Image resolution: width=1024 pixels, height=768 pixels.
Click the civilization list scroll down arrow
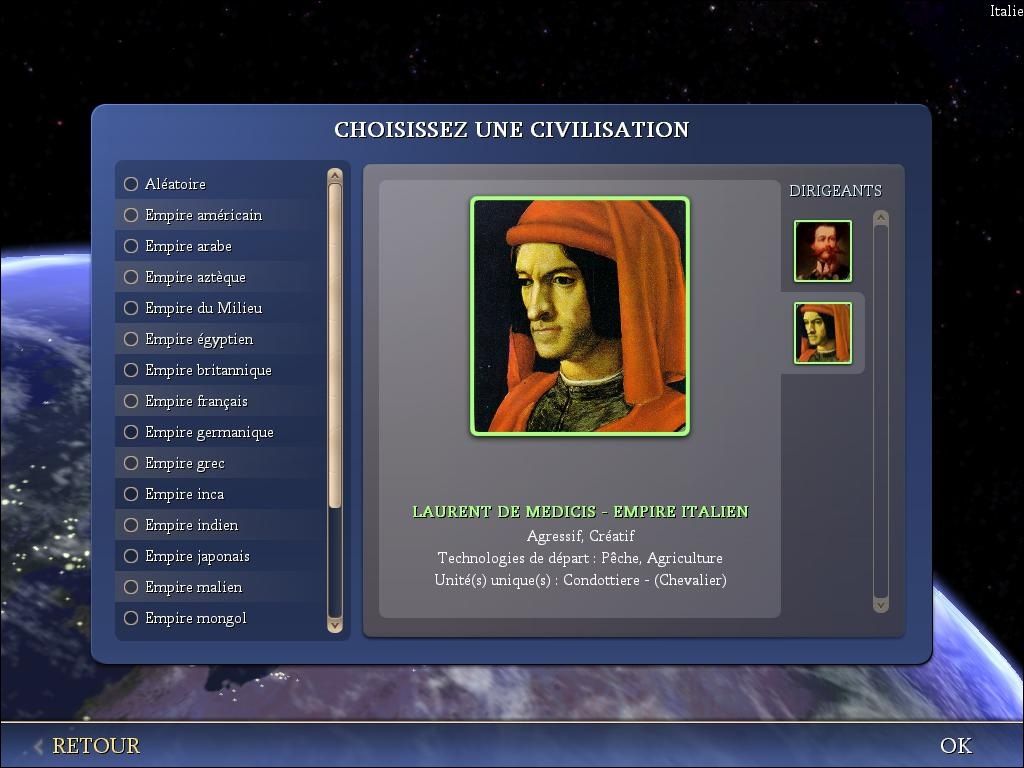tap(335, 625)
